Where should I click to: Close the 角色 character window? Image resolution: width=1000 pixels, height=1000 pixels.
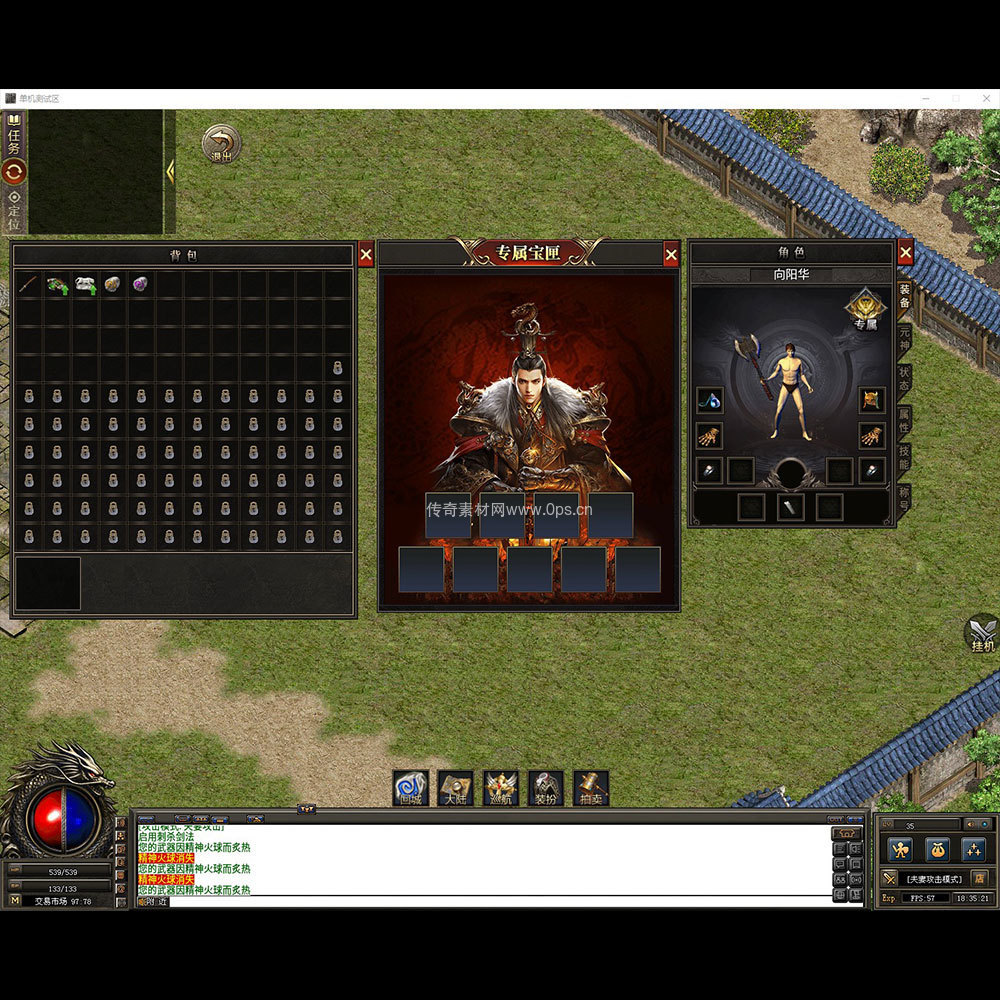pos(905,252)
